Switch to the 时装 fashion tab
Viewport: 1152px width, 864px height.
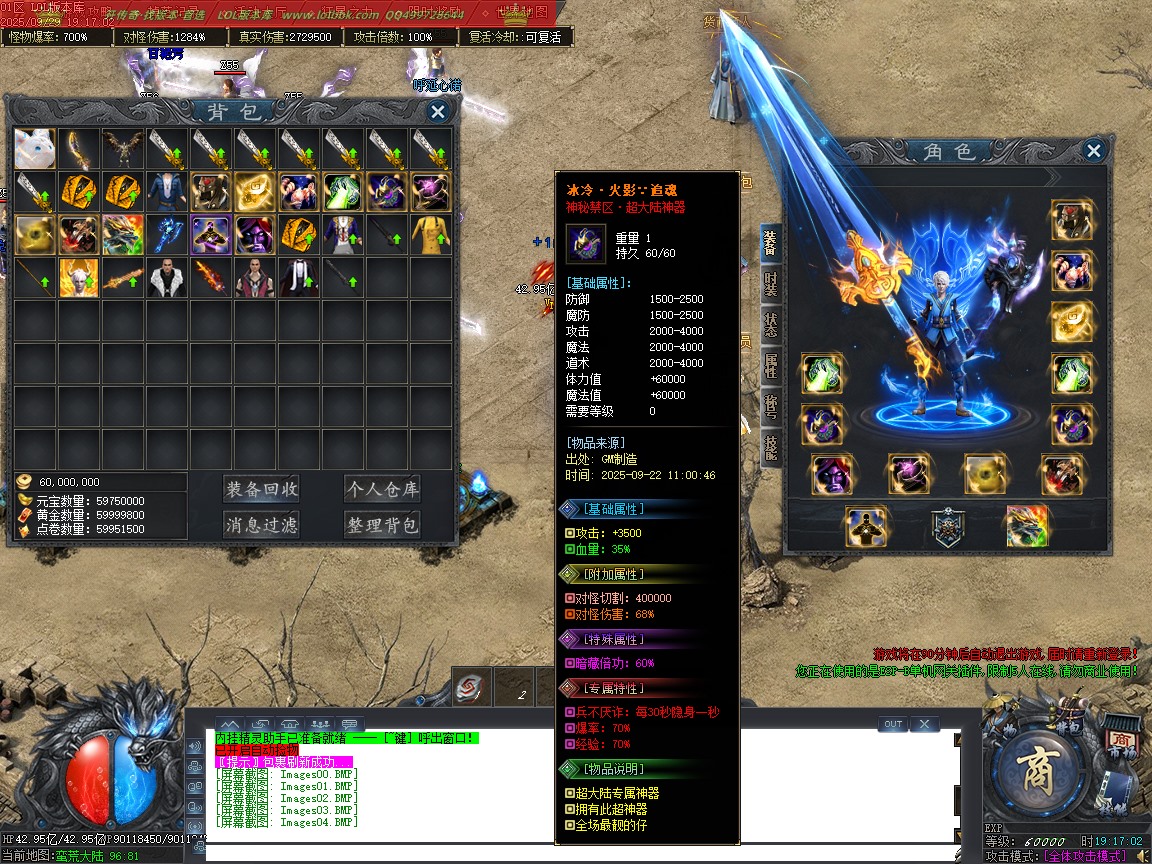coord(770,285)
